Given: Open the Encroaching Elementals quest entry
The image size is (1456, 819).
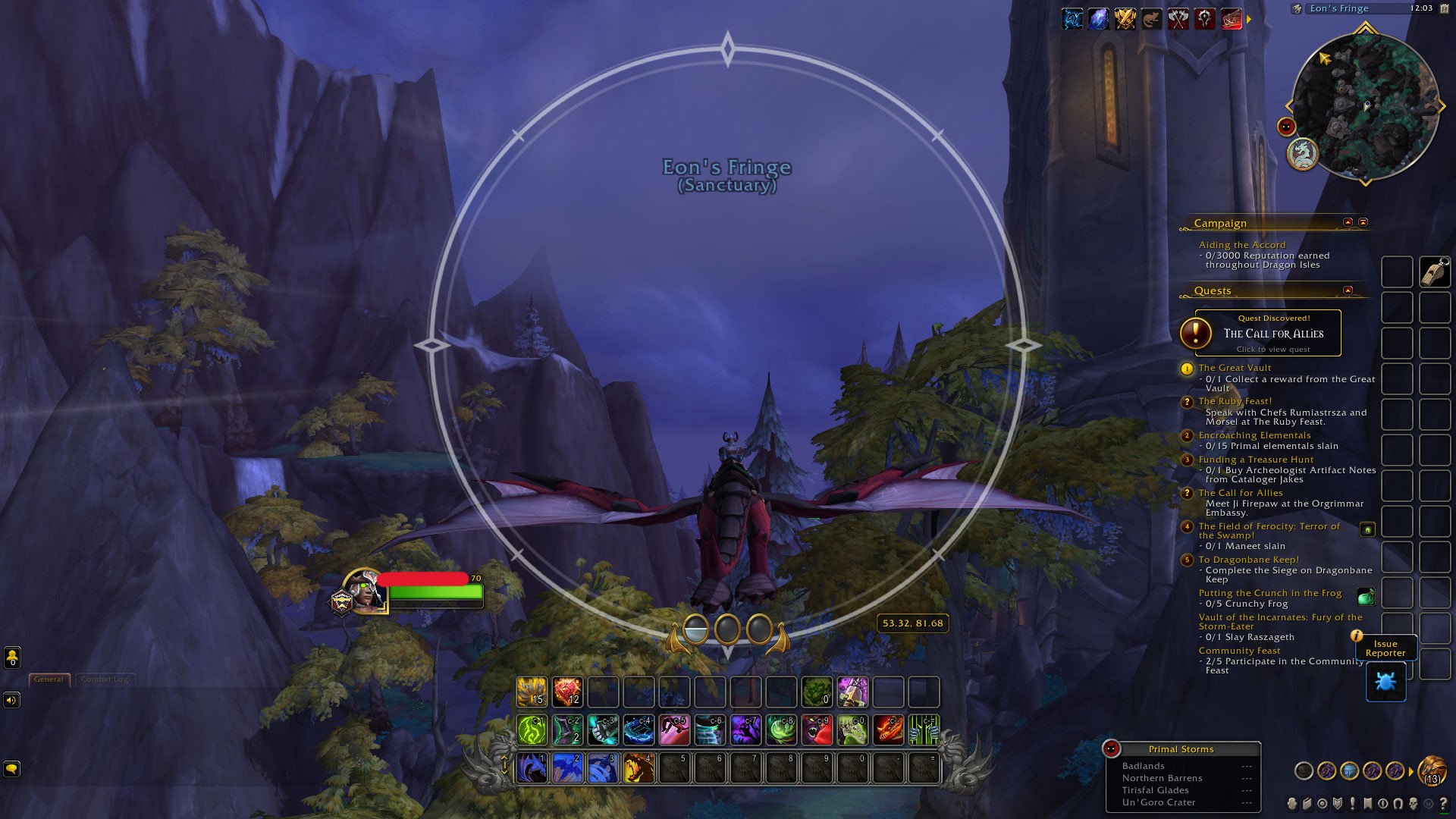Looking at the screenshot, I should point(1254,435).
